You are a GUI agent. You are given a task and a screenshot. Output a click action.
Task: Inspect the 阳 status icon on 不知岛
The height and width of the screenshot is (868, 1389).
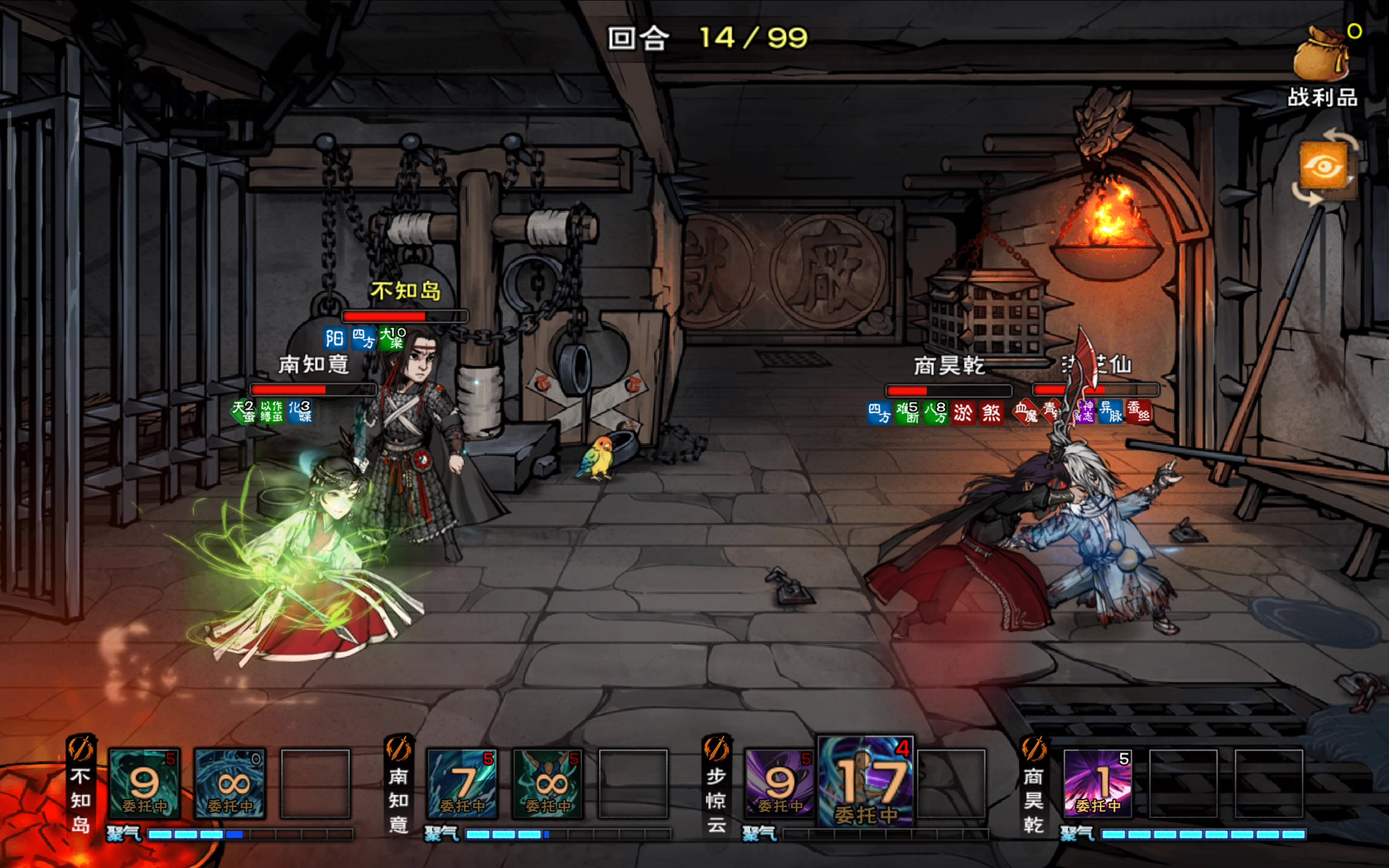pos(335,338)
